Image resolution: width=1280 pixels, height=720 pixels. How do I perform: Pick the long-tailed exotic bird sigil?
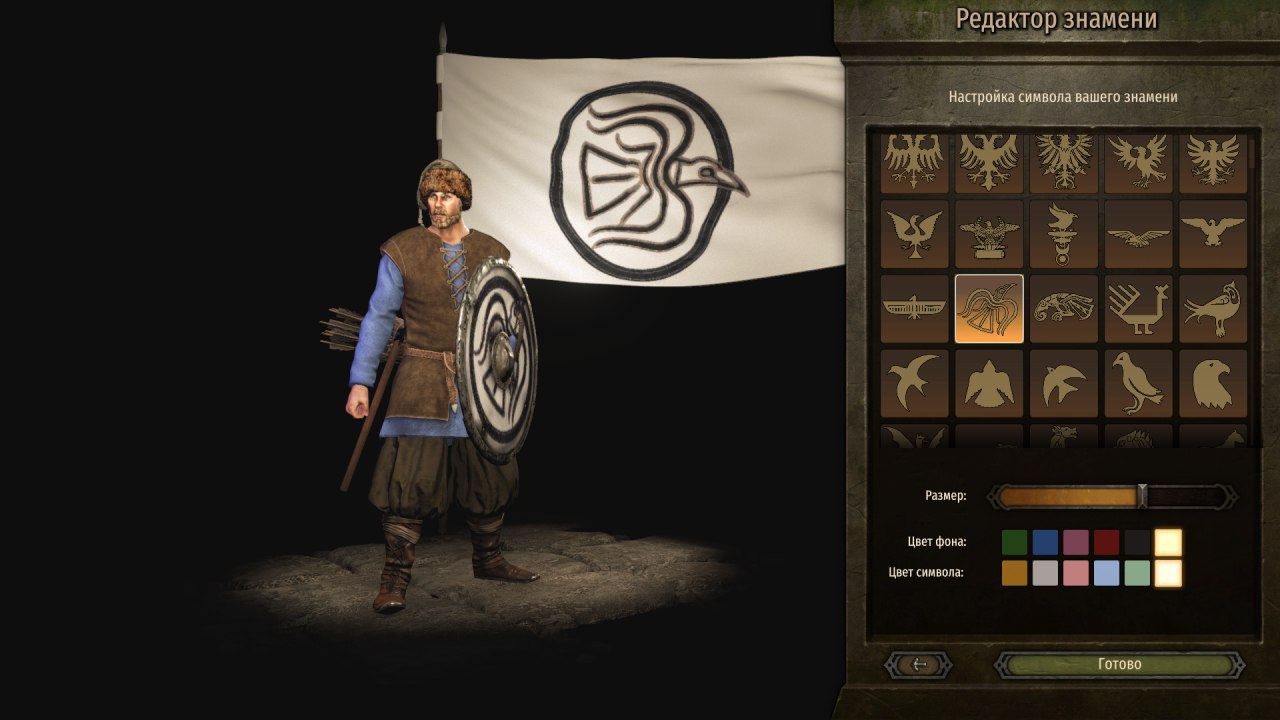coord(1211,307)
